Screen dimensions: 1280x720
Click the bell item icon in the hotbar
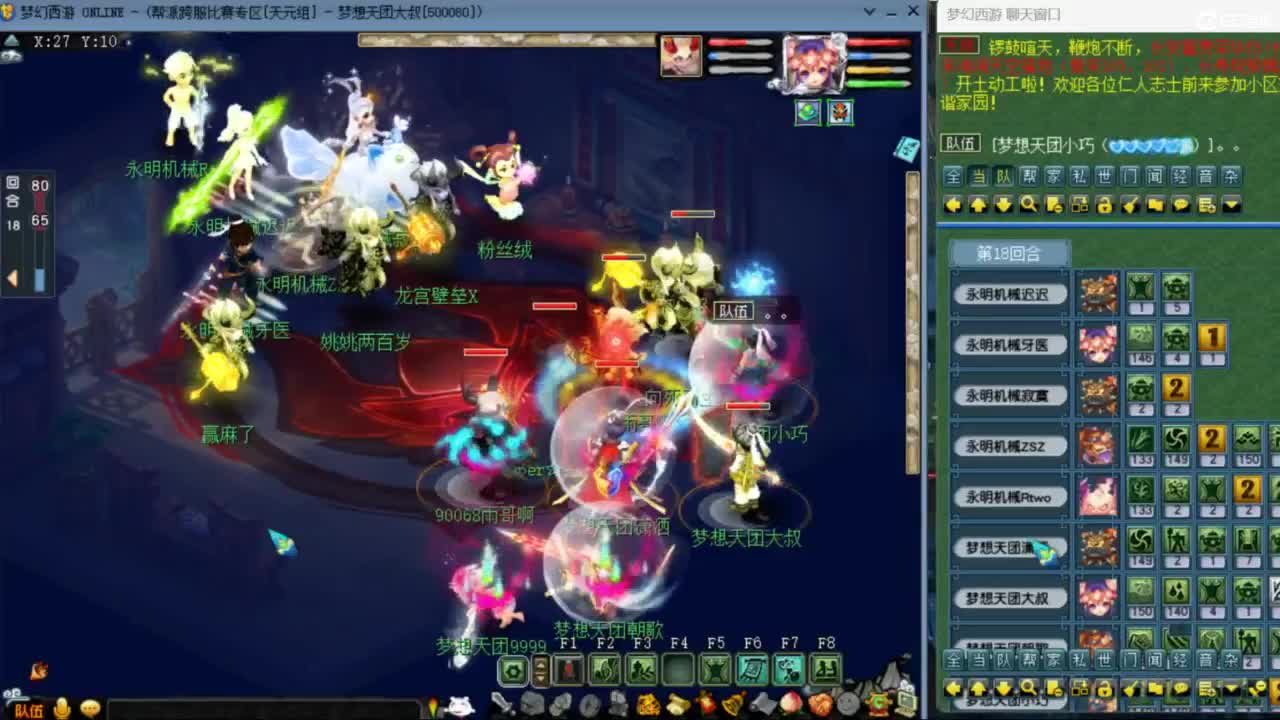click(x=731, y=703)
